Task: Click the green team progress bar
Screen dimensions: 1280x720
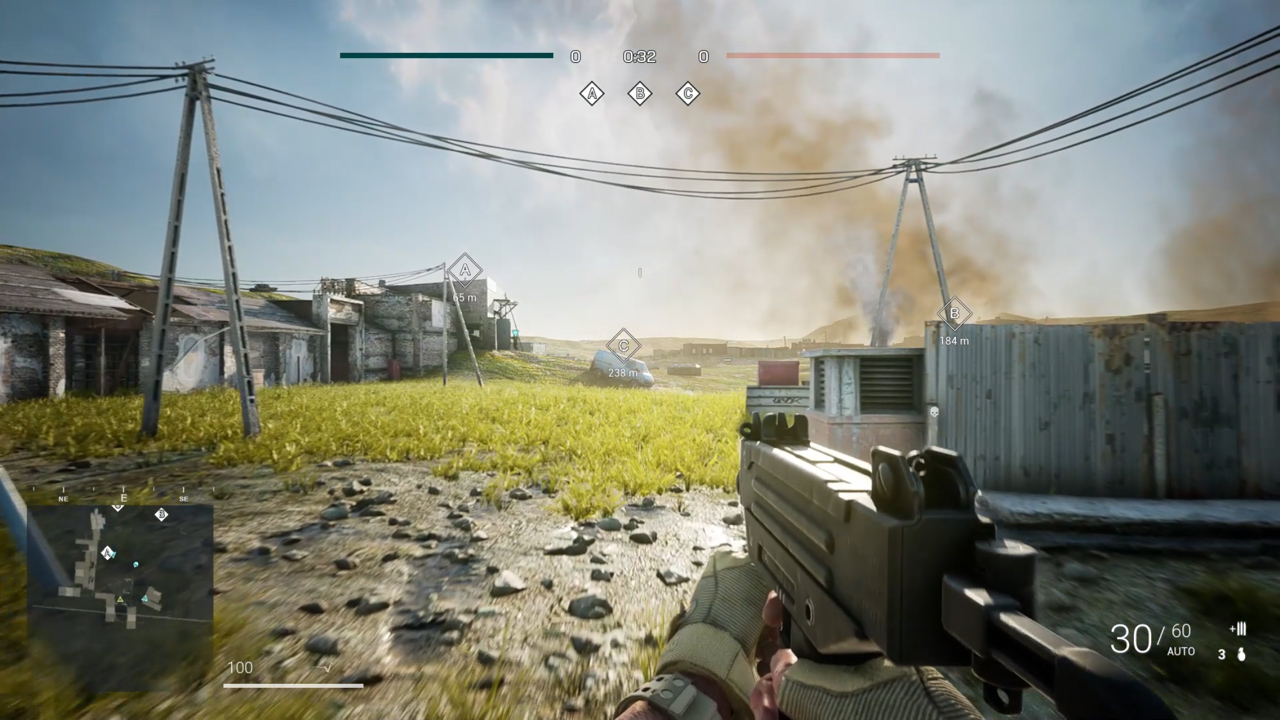Action: (x=445, y=56)
